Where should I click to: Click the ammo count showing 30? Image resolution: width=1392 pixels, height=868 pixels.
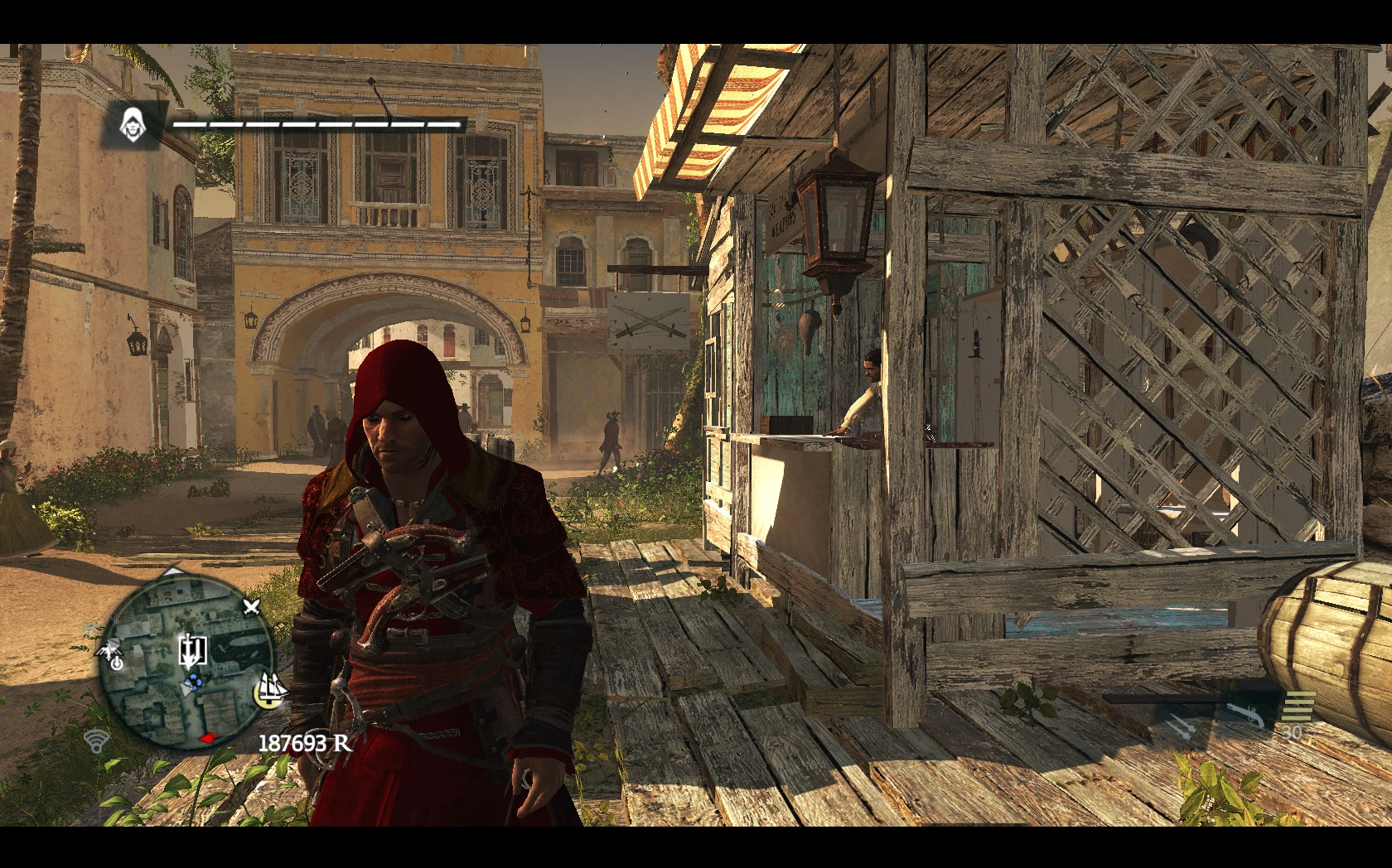click(x=1292, y=732)
